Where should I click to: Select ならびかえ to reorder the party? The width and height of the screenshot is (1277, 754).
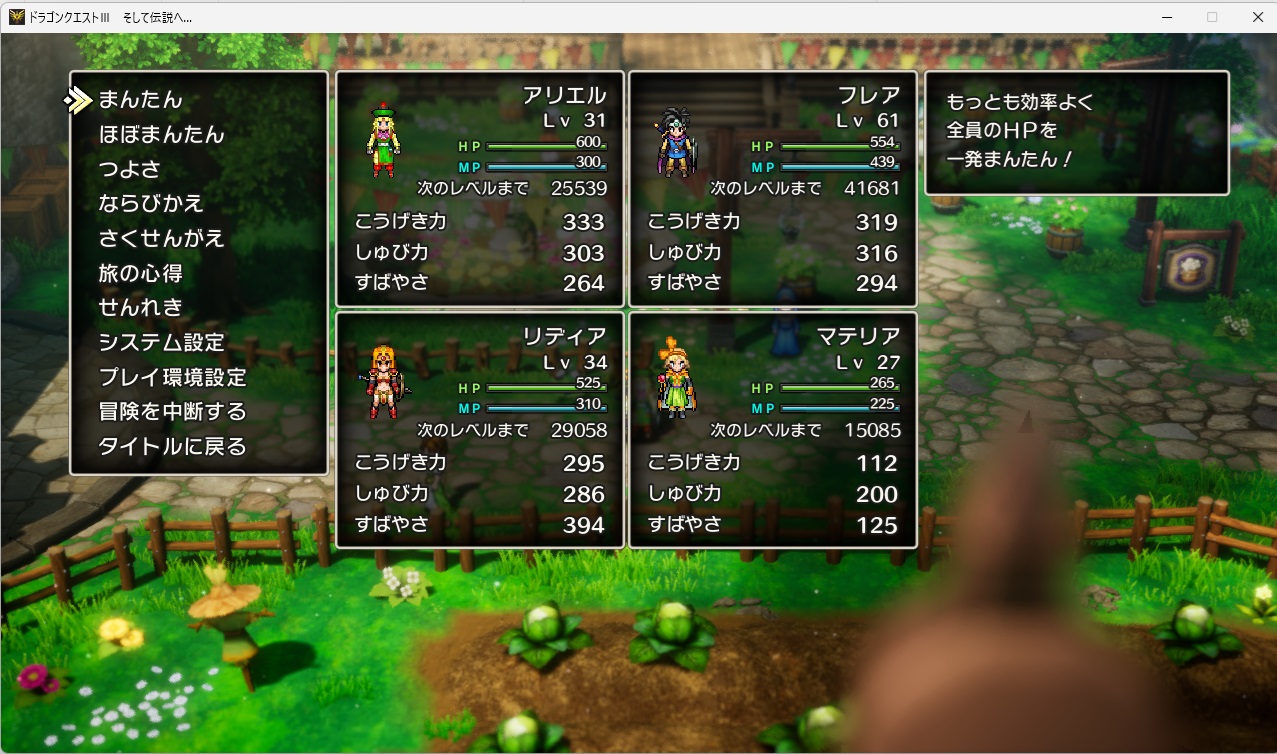(151, 204)
